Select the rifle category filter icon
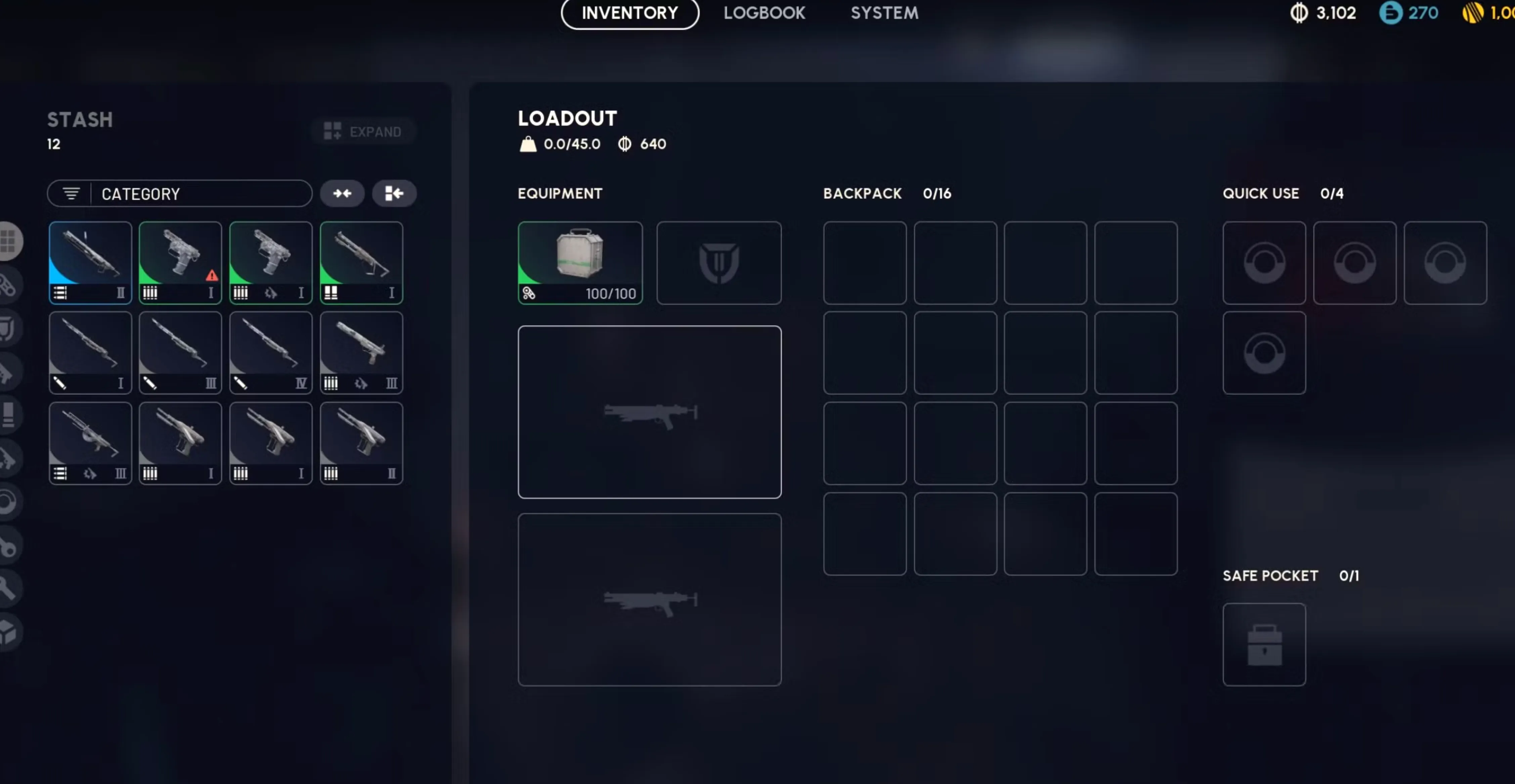The height and width of the screenshot is (784, 1515). [x=9, y=372]
